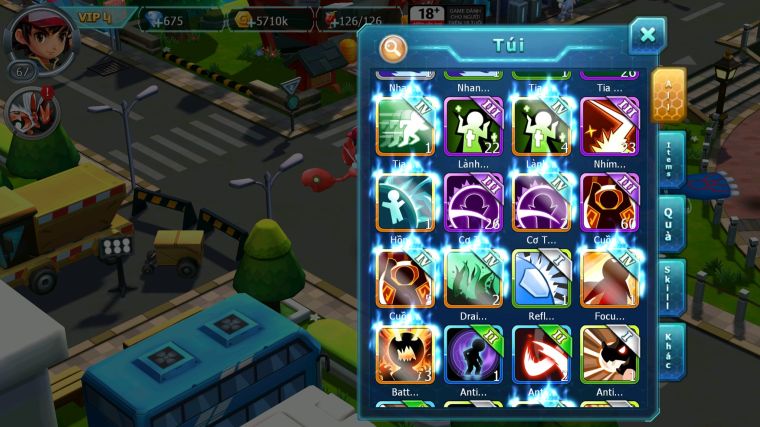
Task: Choose the Hồn... blue figure skill item
Action: 405,202
